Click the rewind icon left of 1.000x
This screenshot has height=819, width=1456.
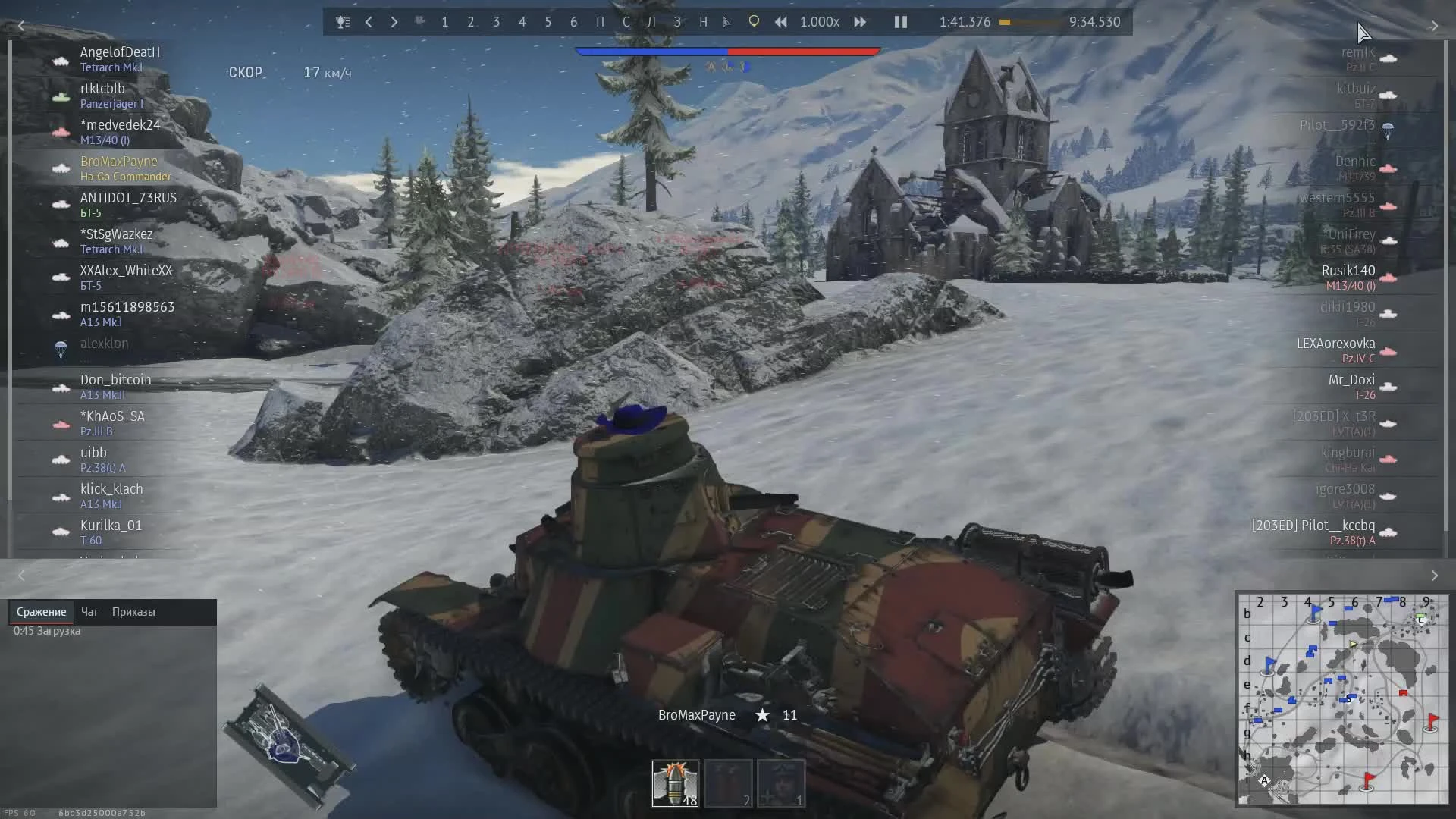[x=781, y=22]
